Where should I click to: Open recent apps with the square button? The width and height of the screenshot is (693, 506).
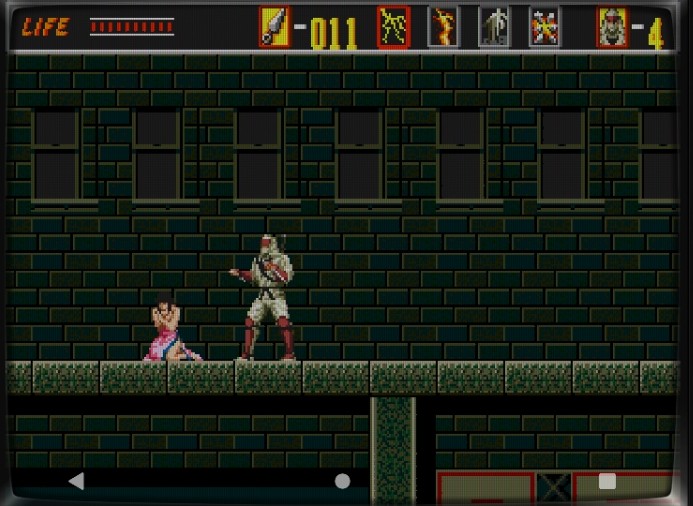point(607,481)
